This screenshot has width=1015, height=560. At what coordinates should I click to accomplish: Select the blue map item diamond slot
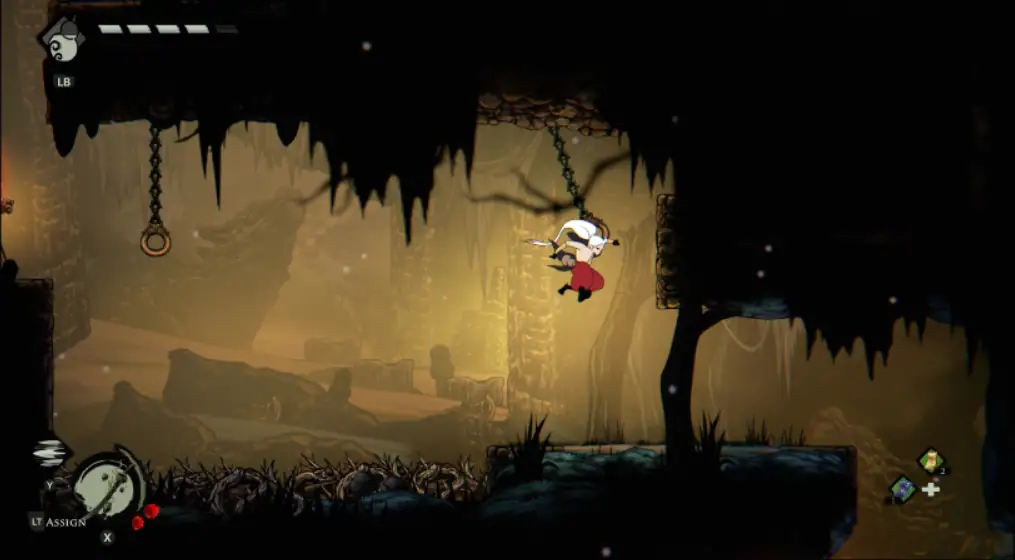pyautogui.click(x=903, y=489)
